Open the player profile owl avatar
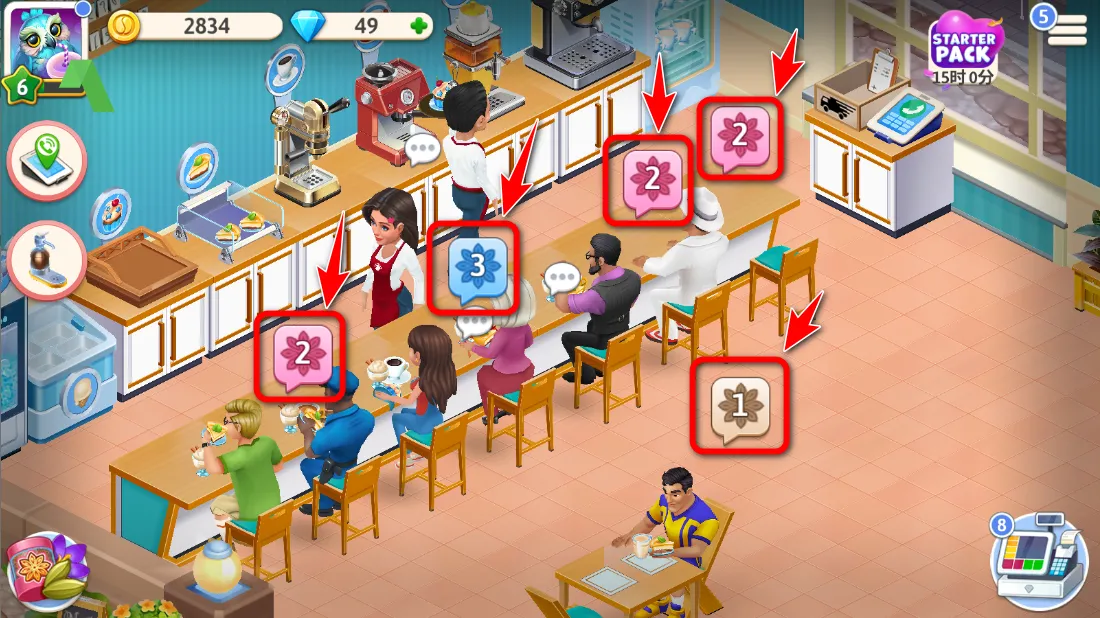 tap(42, 42)
